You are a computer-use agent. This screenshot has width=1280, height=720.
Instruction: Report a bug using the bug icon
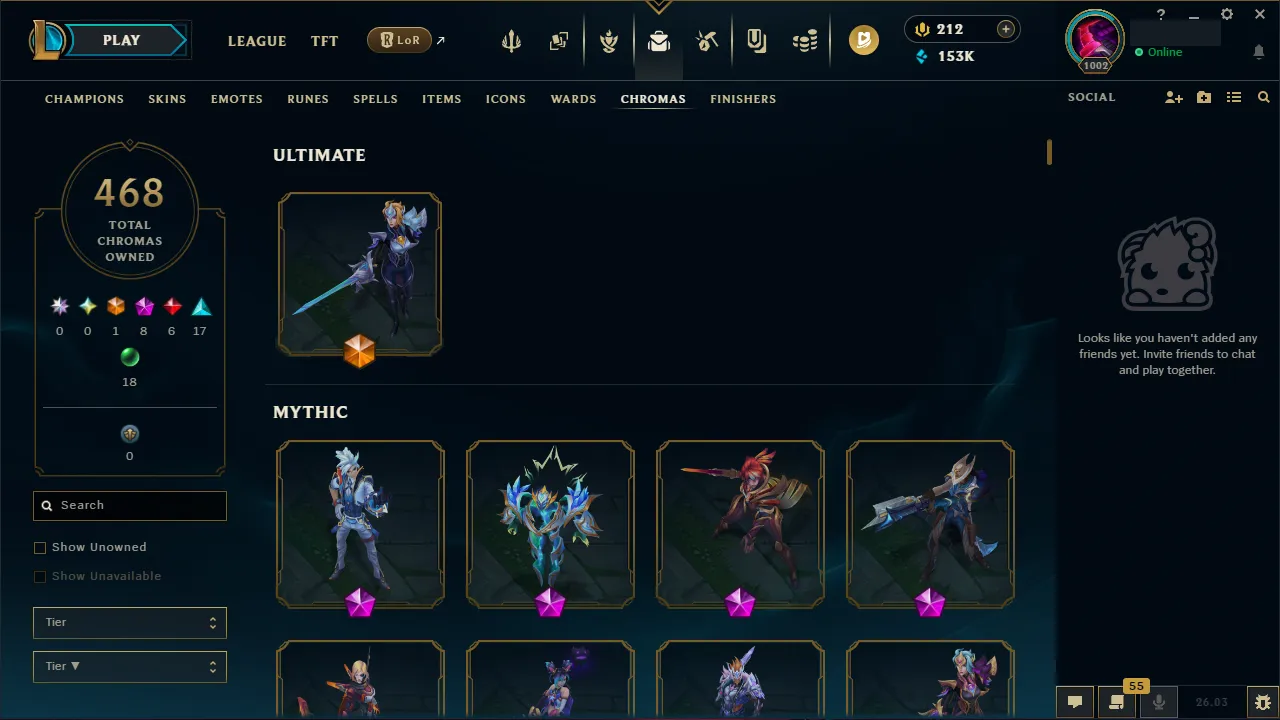(x=1262, y=702)
